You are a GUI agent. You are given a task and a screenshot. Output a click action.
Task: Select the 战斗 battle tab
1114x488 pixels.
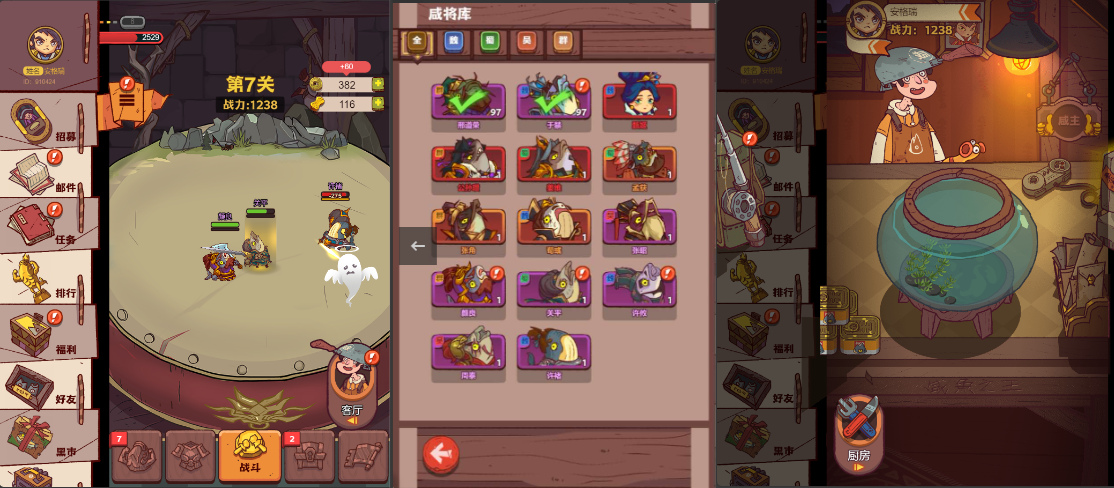coord(249,455)
